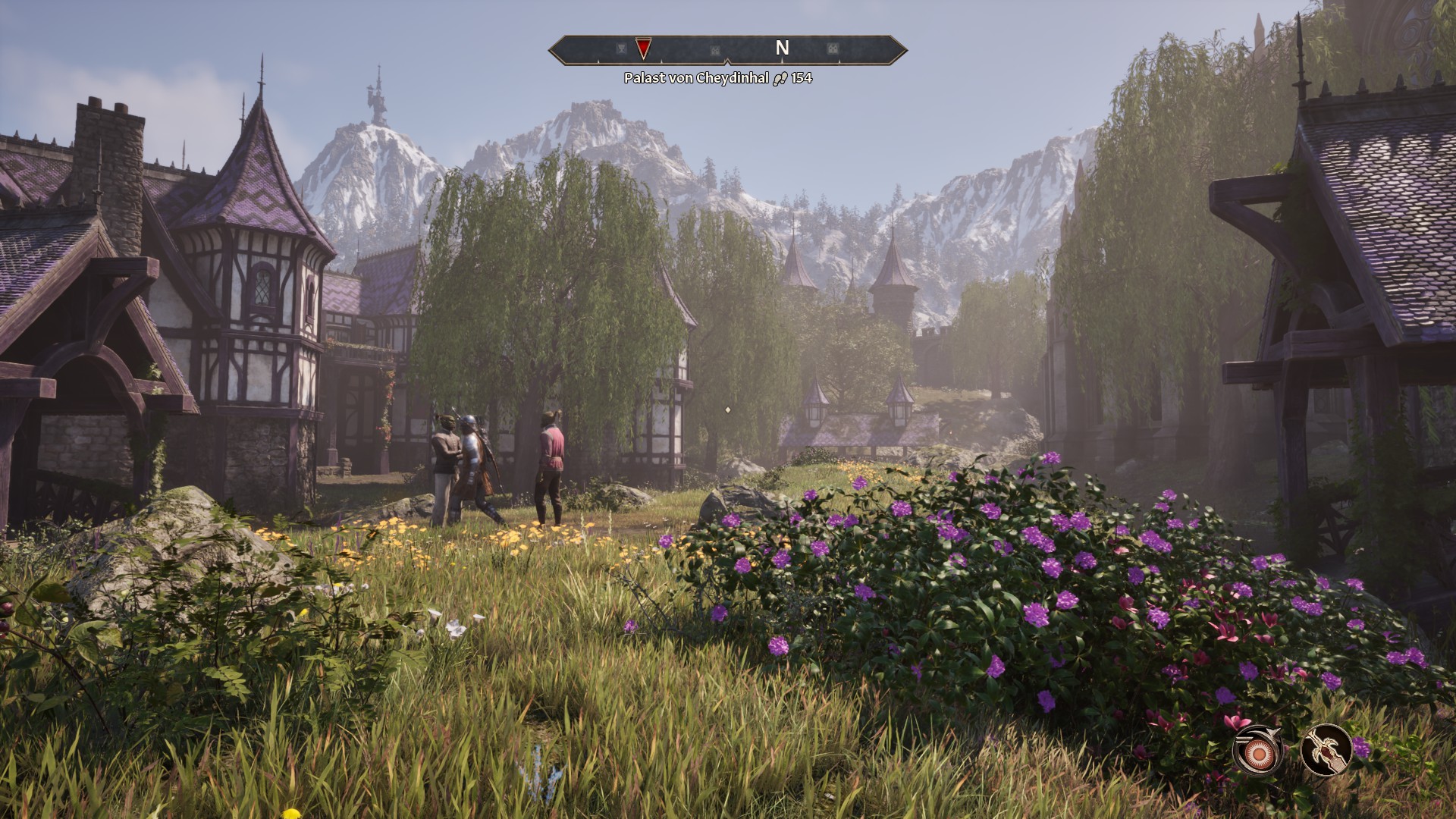Click the red quest marker on the compass

pyautogui.click(x=643, y=49)
